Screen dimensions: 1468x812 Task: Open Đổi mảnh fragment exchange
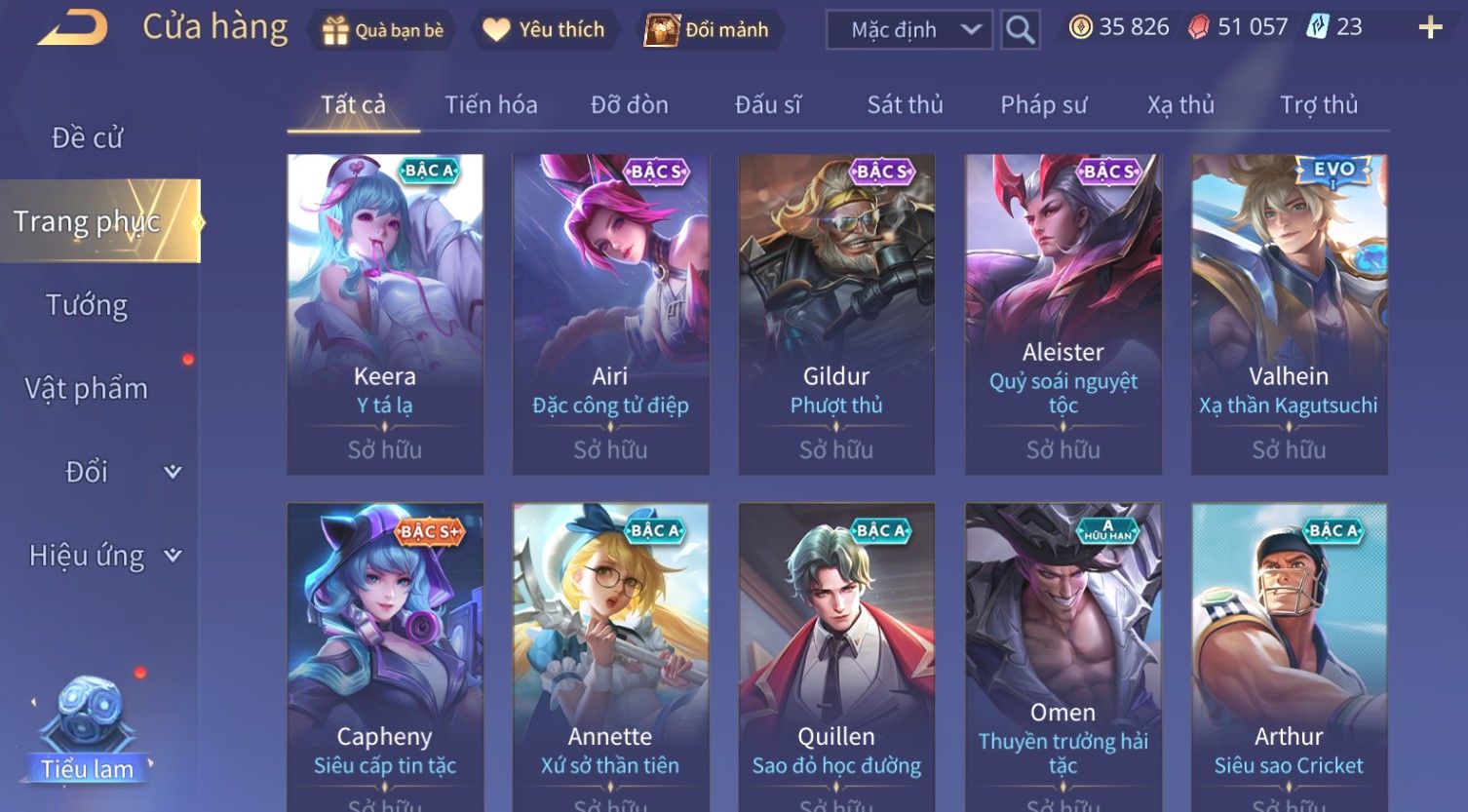(x=707, y=30)
